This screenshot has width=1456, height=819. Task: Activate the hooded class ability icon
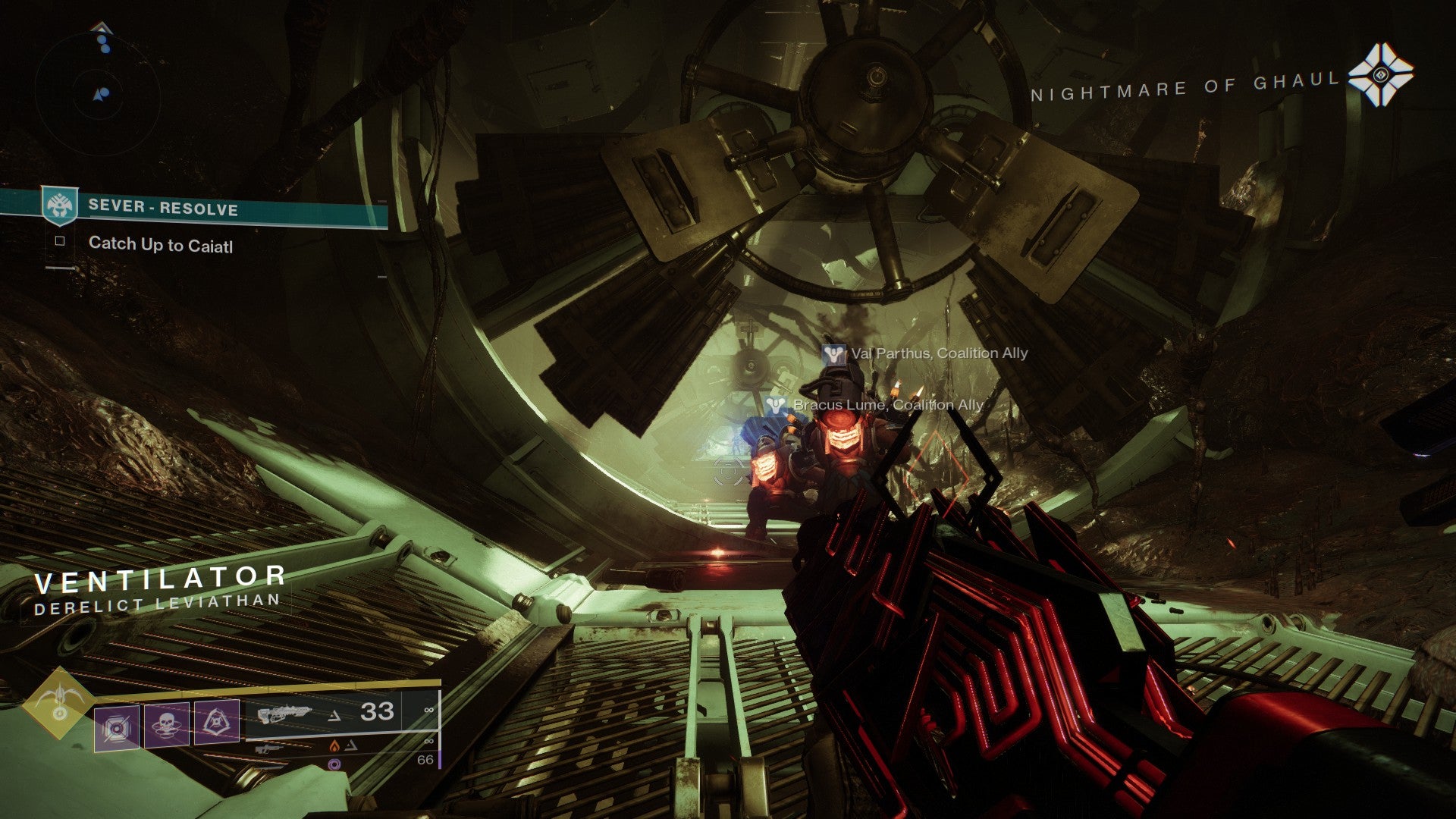[x=217, y=721]
